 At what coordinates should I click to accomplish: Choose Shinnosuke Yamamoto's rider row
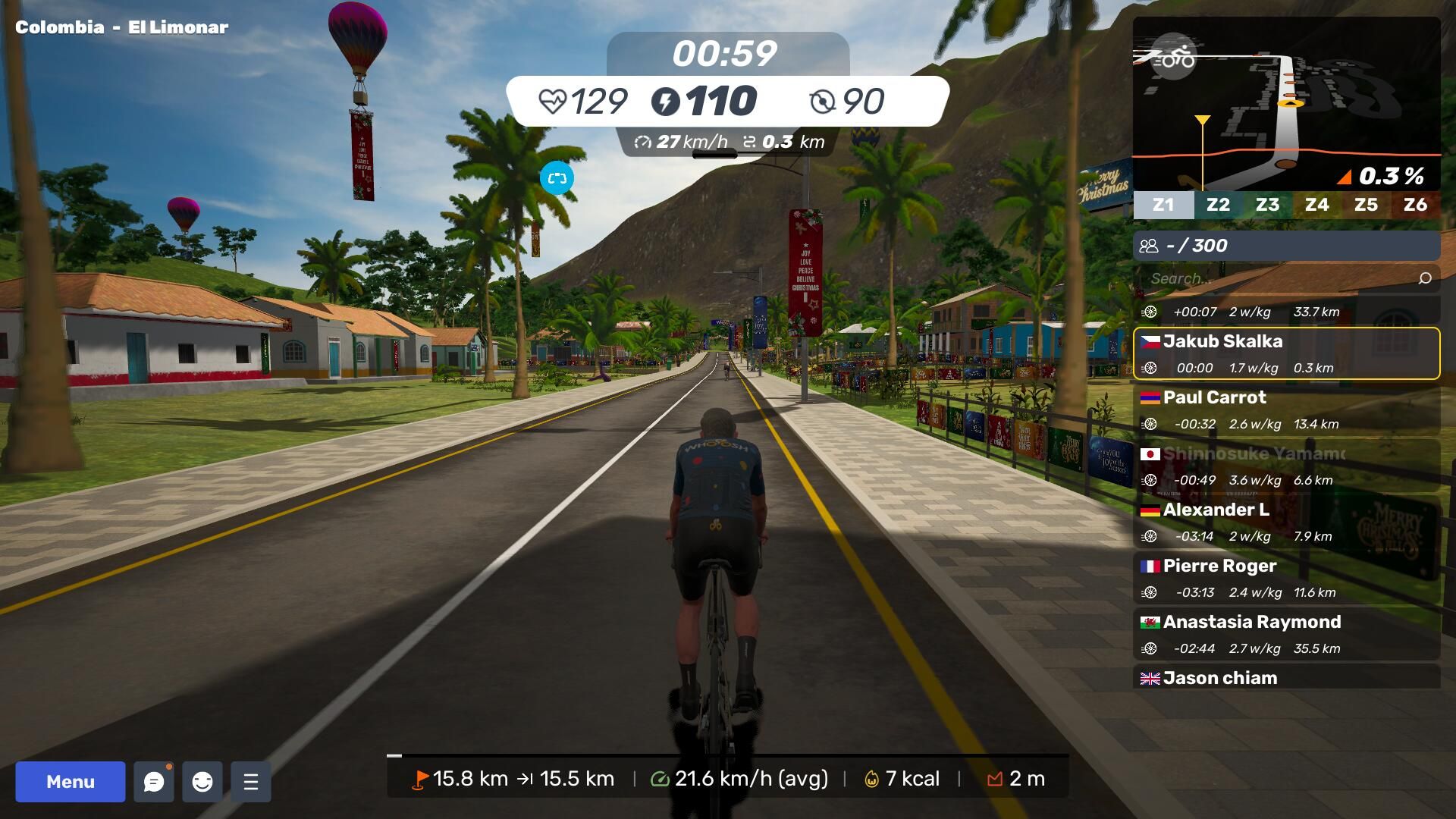point(1286,466)
